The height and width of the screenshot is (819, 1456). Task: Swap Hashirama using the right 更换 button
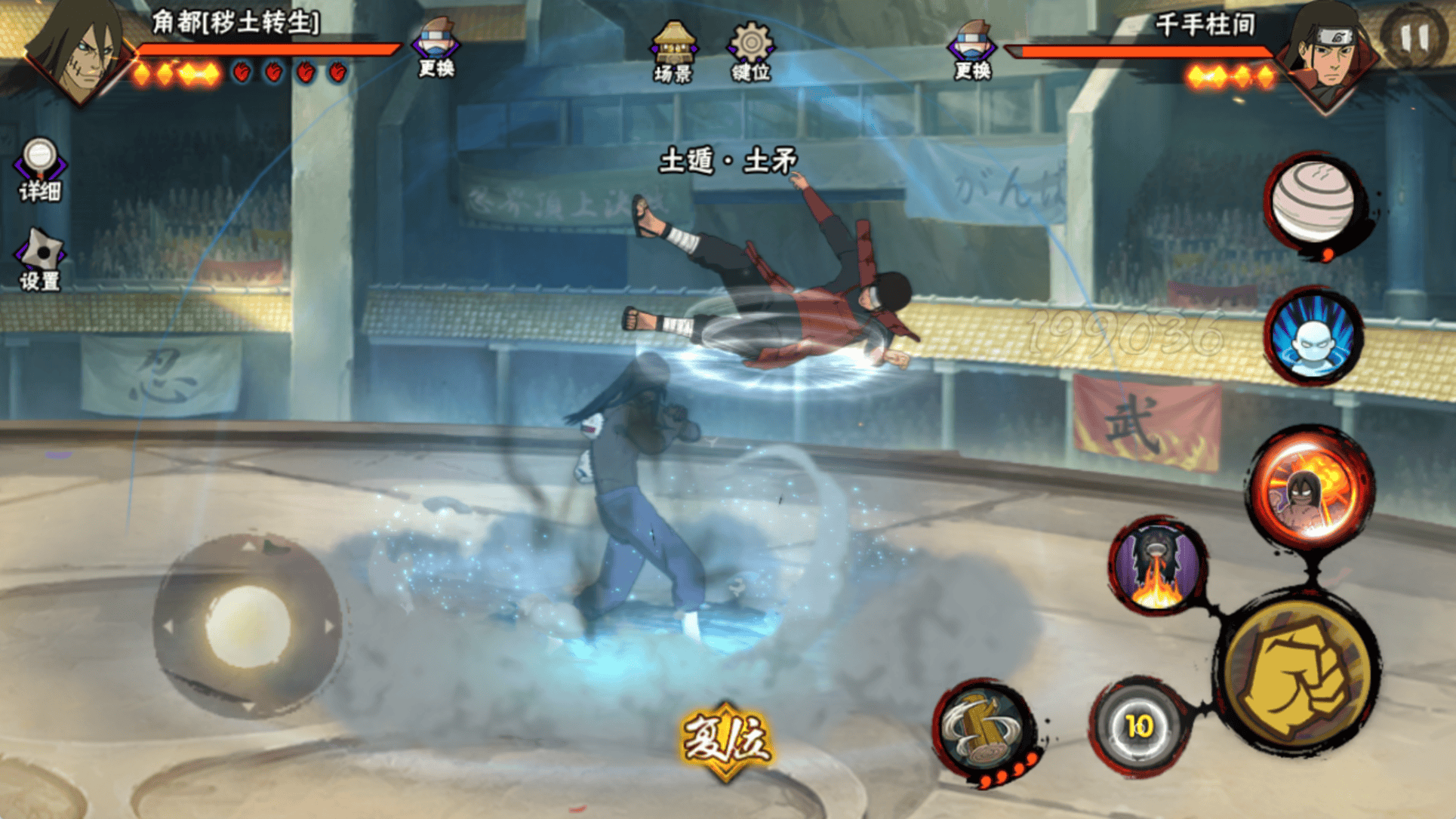click(x=972, y=50)
